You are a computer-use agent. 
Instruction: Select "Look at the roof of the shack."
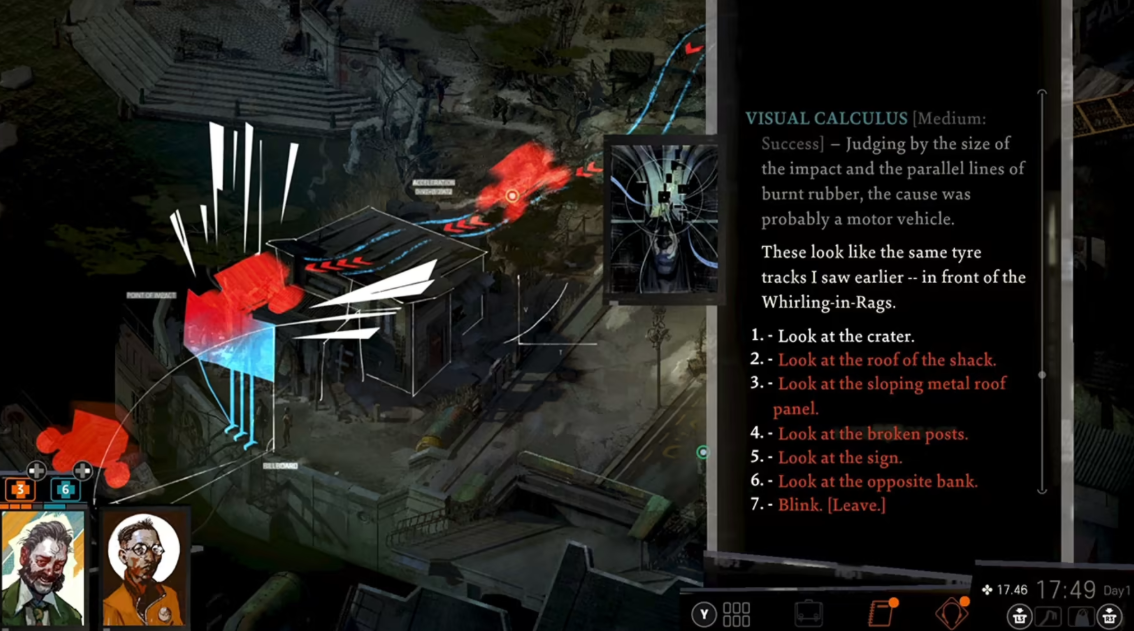tap(886, 360)
